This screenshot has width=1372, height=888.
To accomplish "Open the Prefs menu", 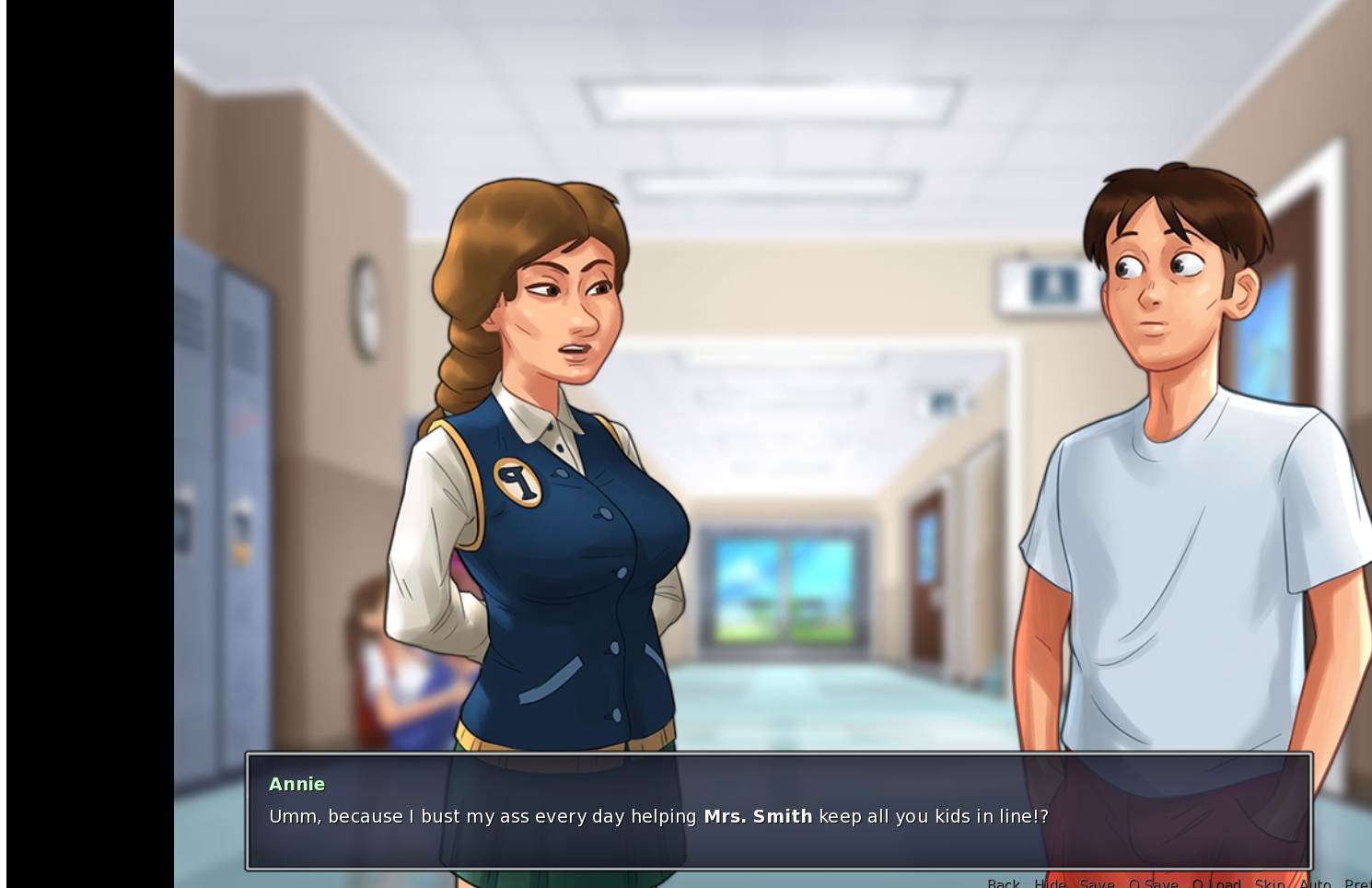I will click(1357, 882).
